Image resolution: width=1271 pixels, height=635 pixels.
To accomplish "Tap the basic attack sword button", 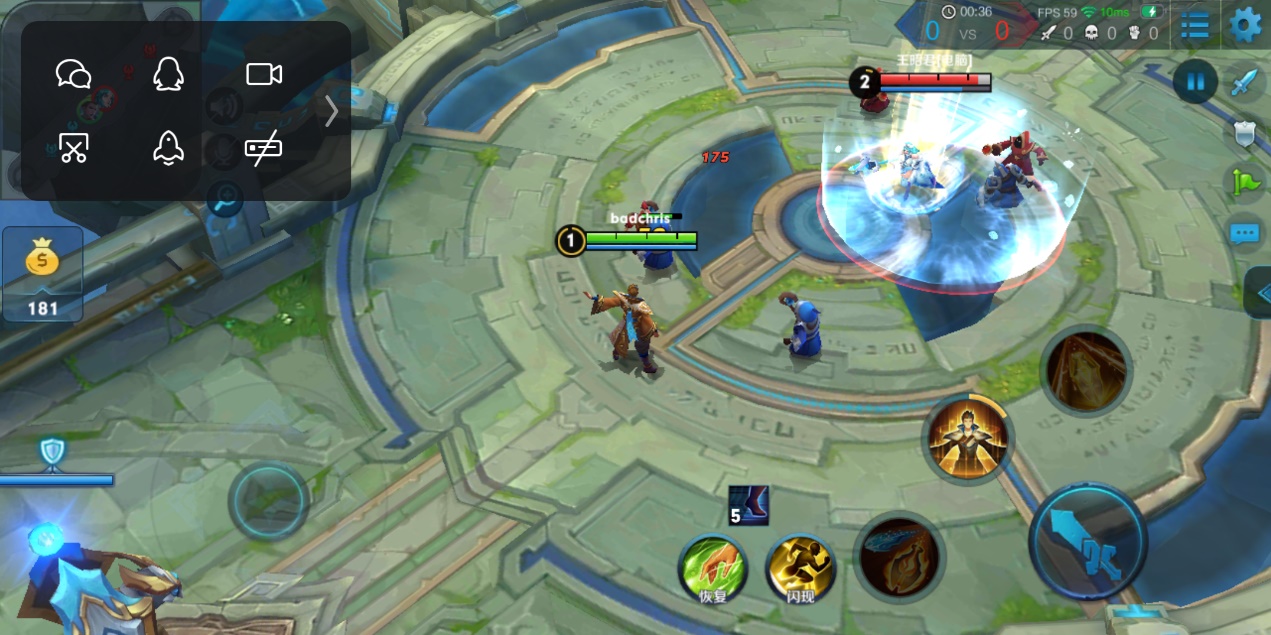I will tap(1088, 543).
